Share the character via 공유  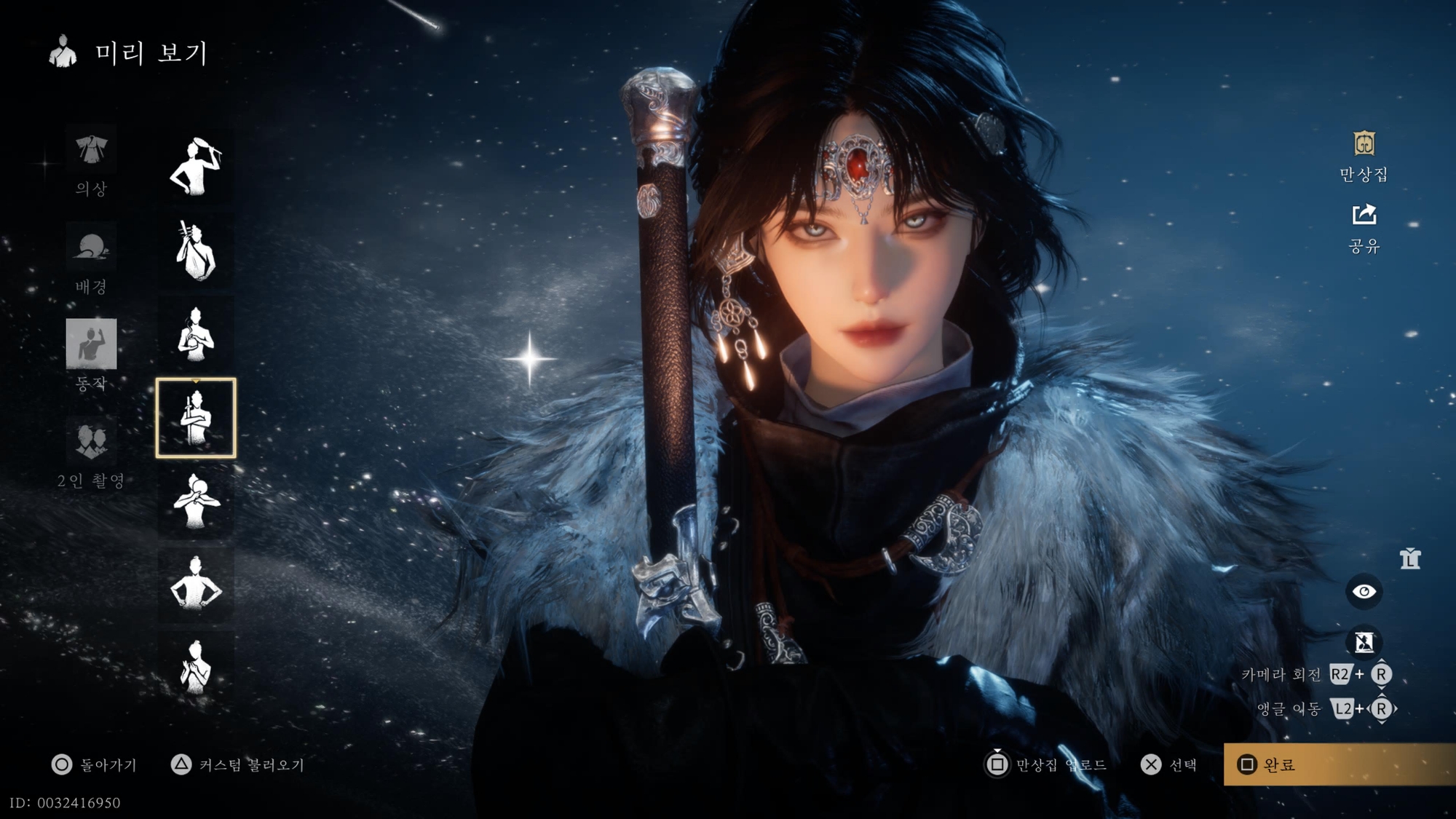click(x=1364, y=227)
